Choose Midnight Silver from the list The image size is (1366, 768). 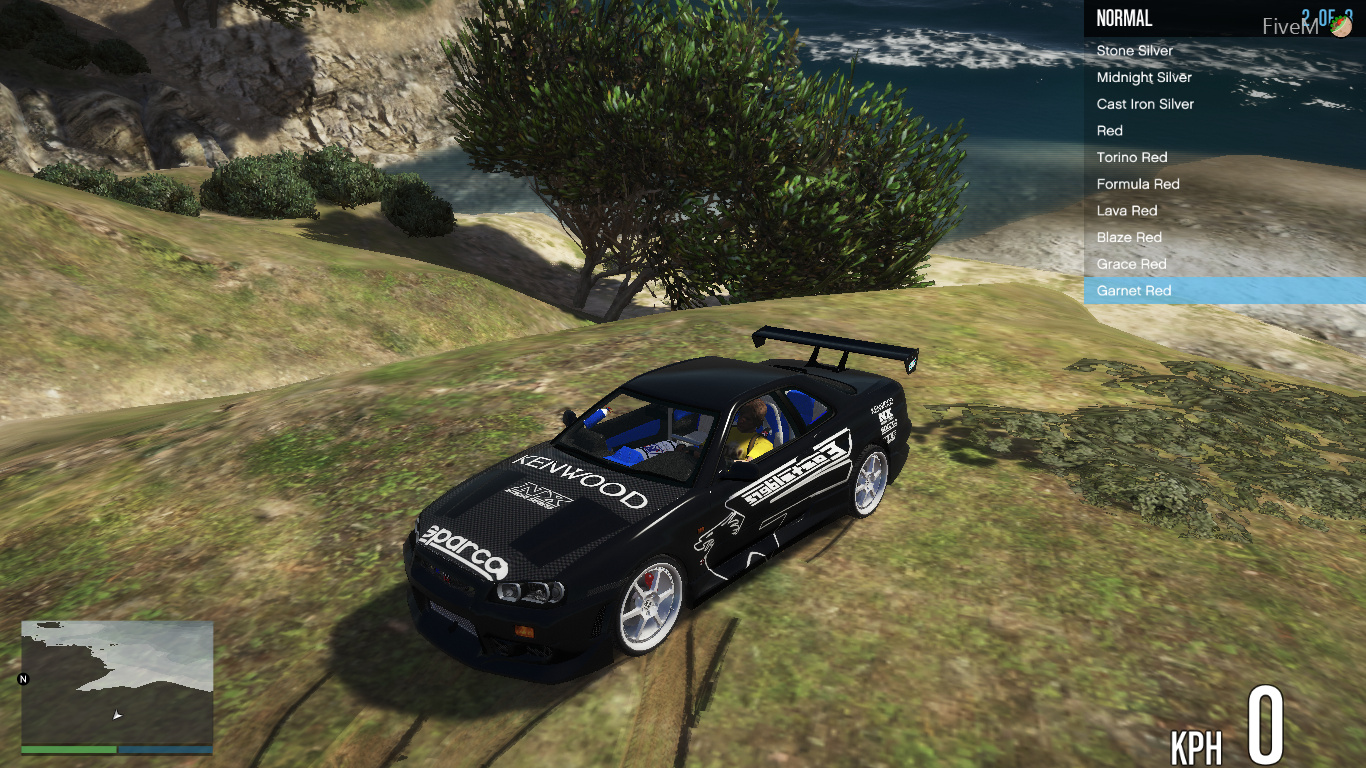pos(1144,77)
